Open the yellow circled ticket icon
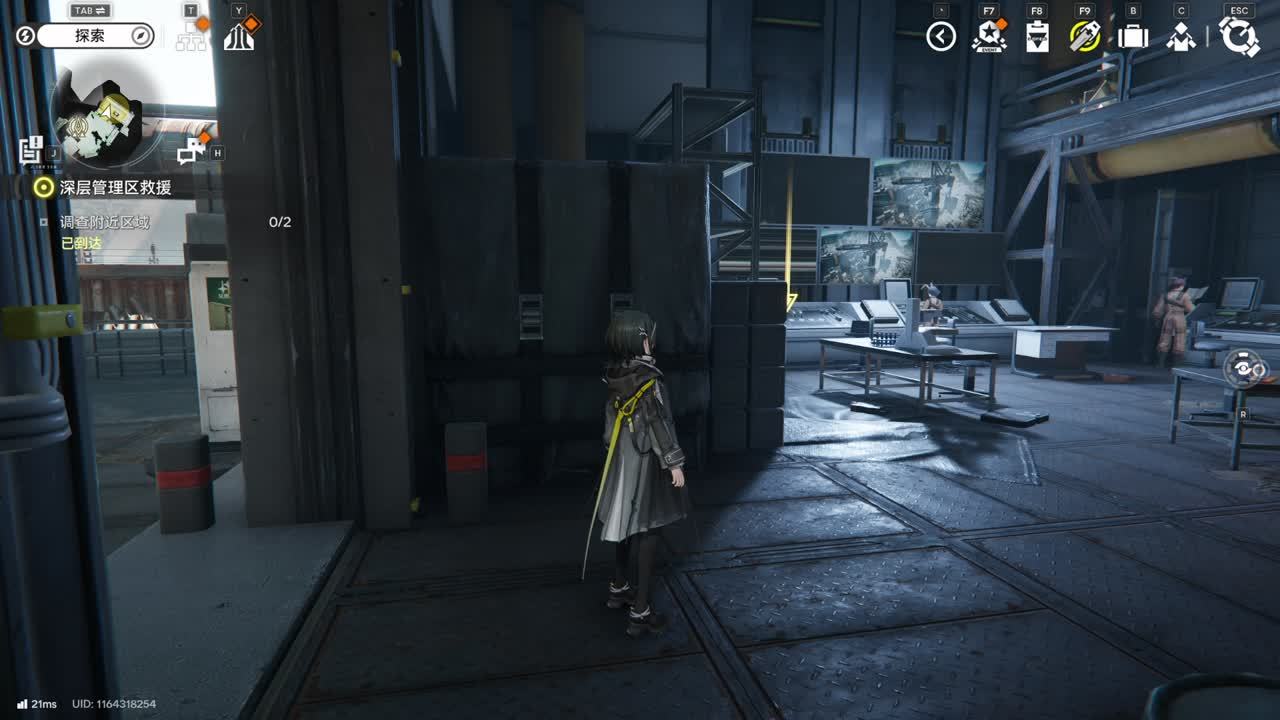 tap(1085, 37)
